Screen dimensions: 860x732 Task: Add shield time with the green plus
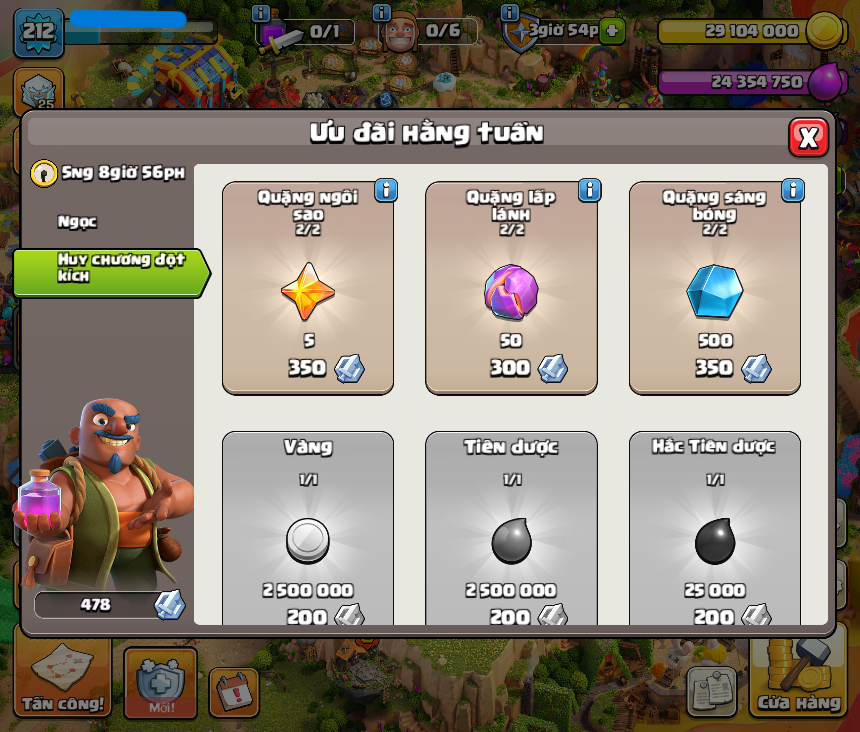point(612,31)
